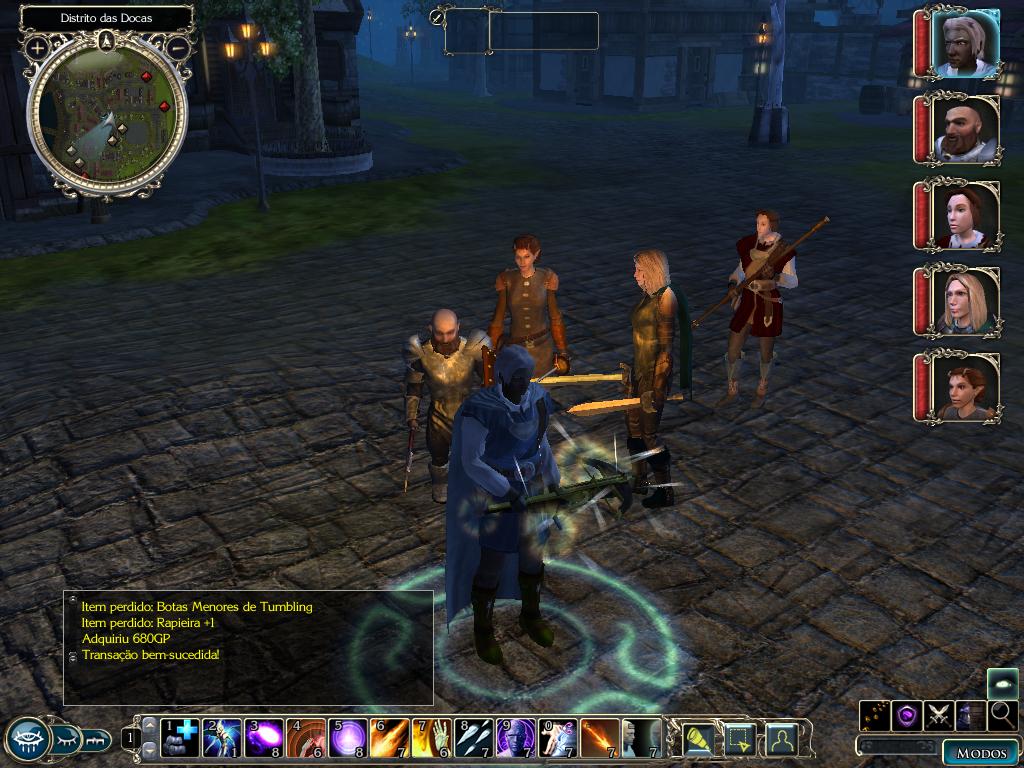Viewport: 1024px width, 768px height.
Task: Cast the purple face spell in slot 9
Action: [516, 738]
